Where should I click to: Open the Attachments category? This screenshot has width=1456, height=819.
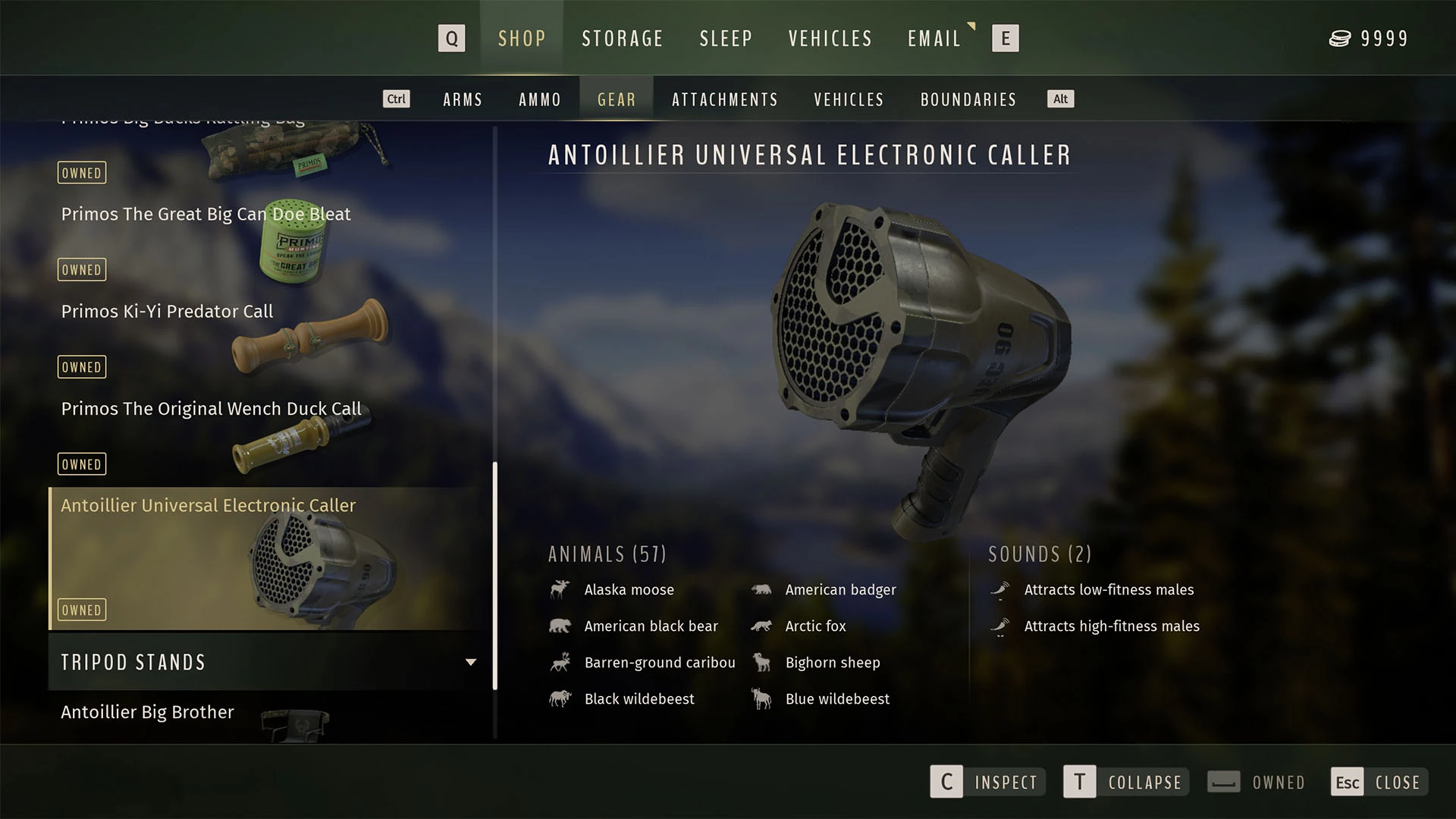point(724,99)
